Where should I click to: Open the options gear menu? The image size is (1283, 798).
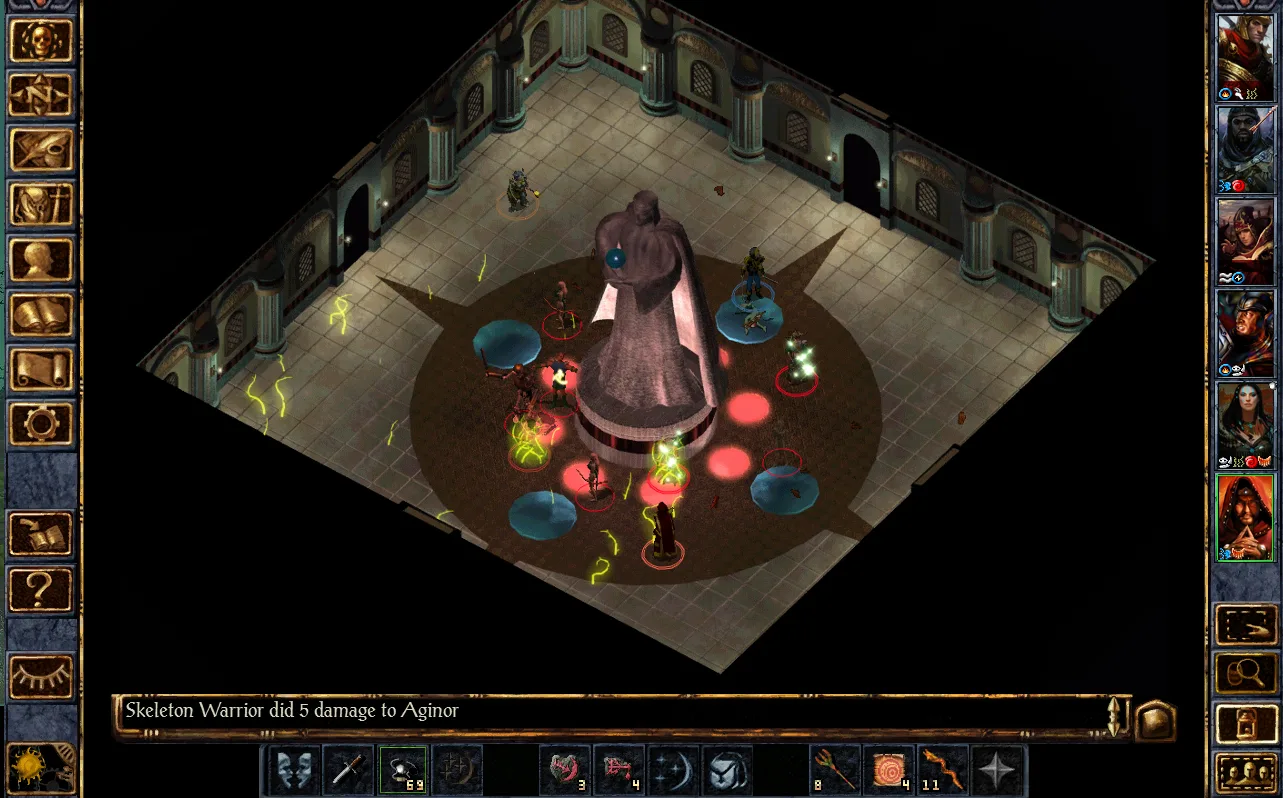41,424
